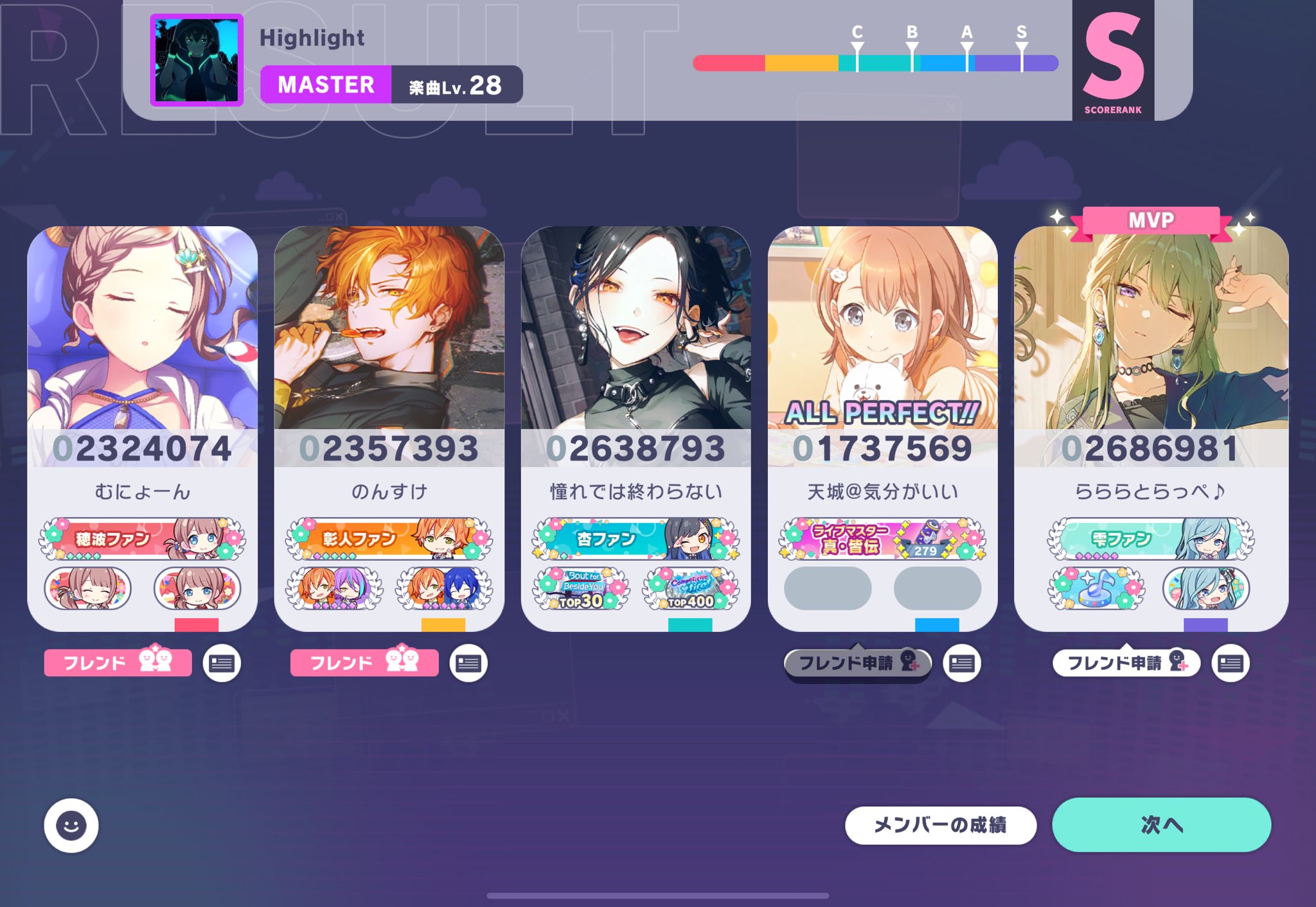Send フレンド申請 to 天城@気分がいい
Viewport: 1316px width, 907px height.
858,663
